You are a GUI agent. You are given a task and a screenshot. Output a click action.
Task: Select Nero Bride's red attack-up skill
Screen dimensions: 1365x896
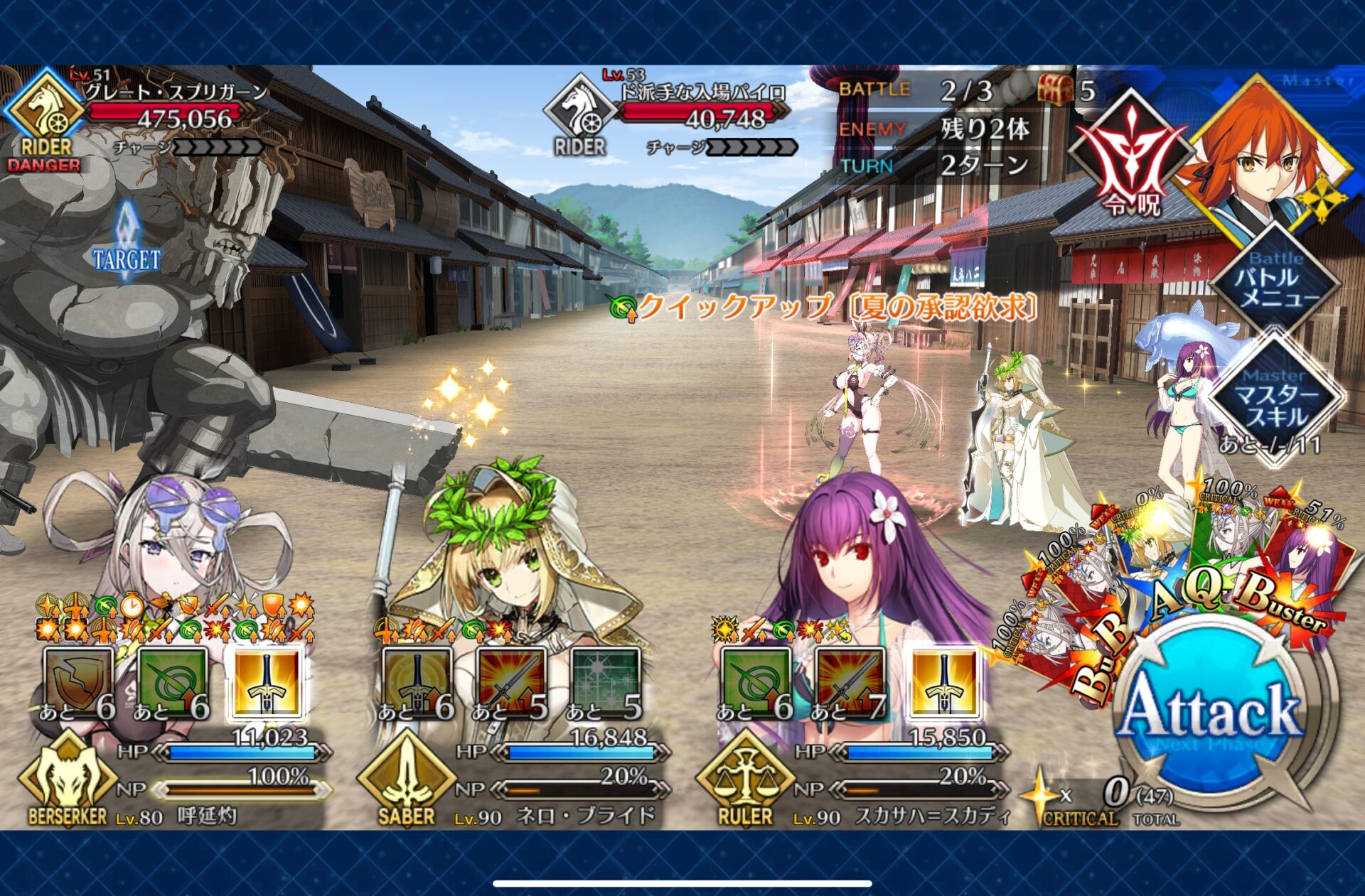click(510, 684)
